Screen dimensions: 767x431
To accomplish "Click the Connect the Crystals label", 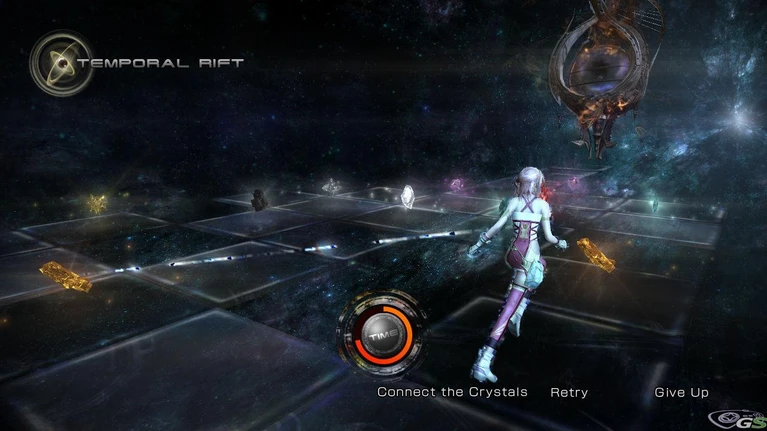I will [x=451, y=392].
